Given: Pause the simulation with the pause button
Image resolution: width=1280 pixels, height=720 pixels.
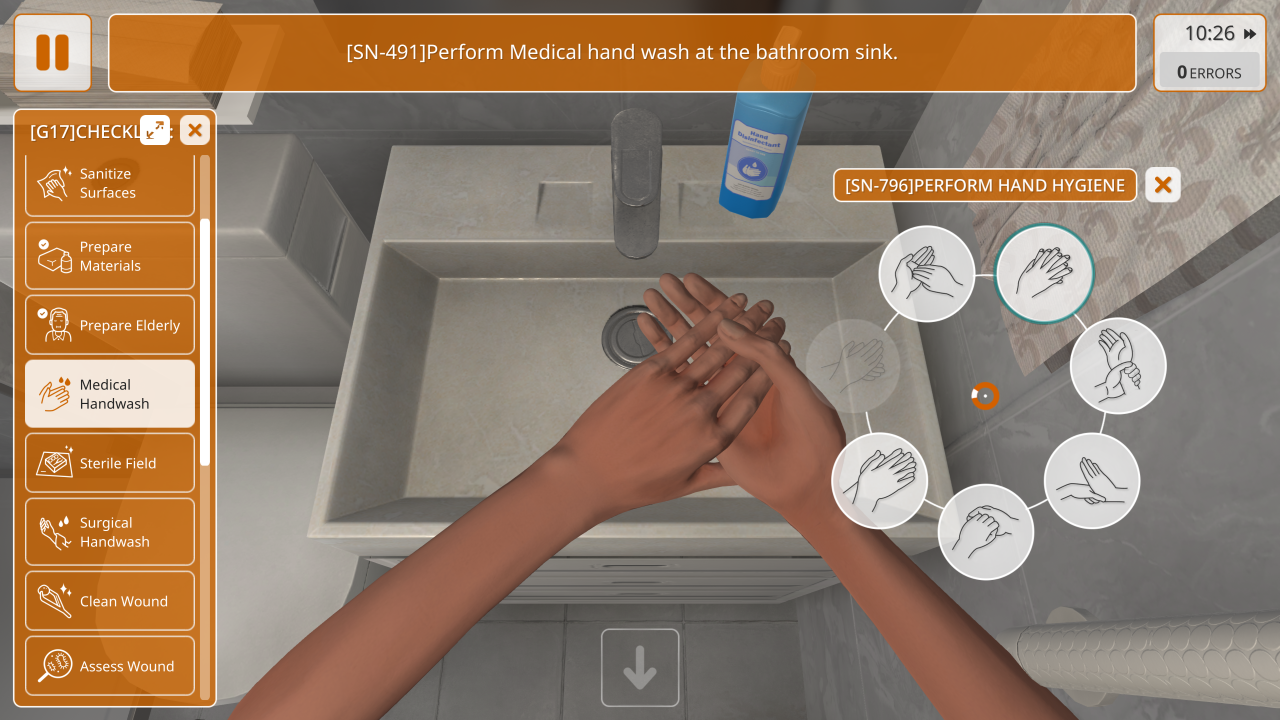Looking at the screenshot, I should coord(53,53).
